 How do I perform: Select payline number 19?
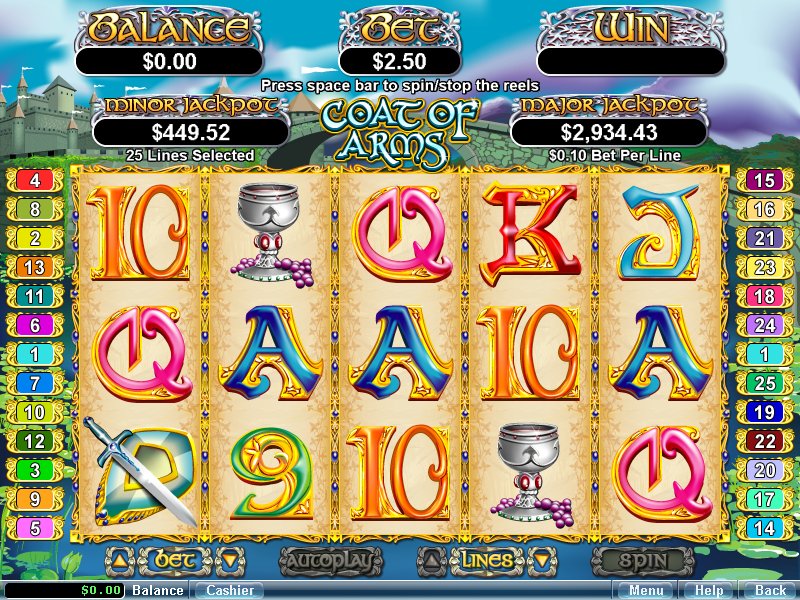(764, 412)
